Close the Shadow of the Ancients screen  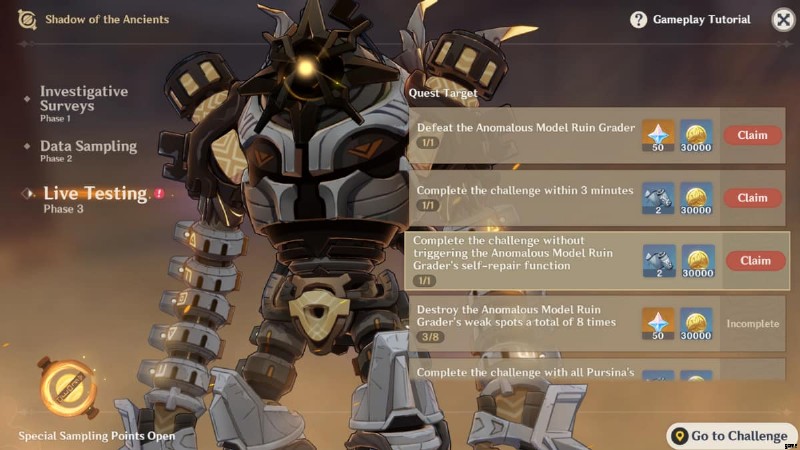click(783, 19)
